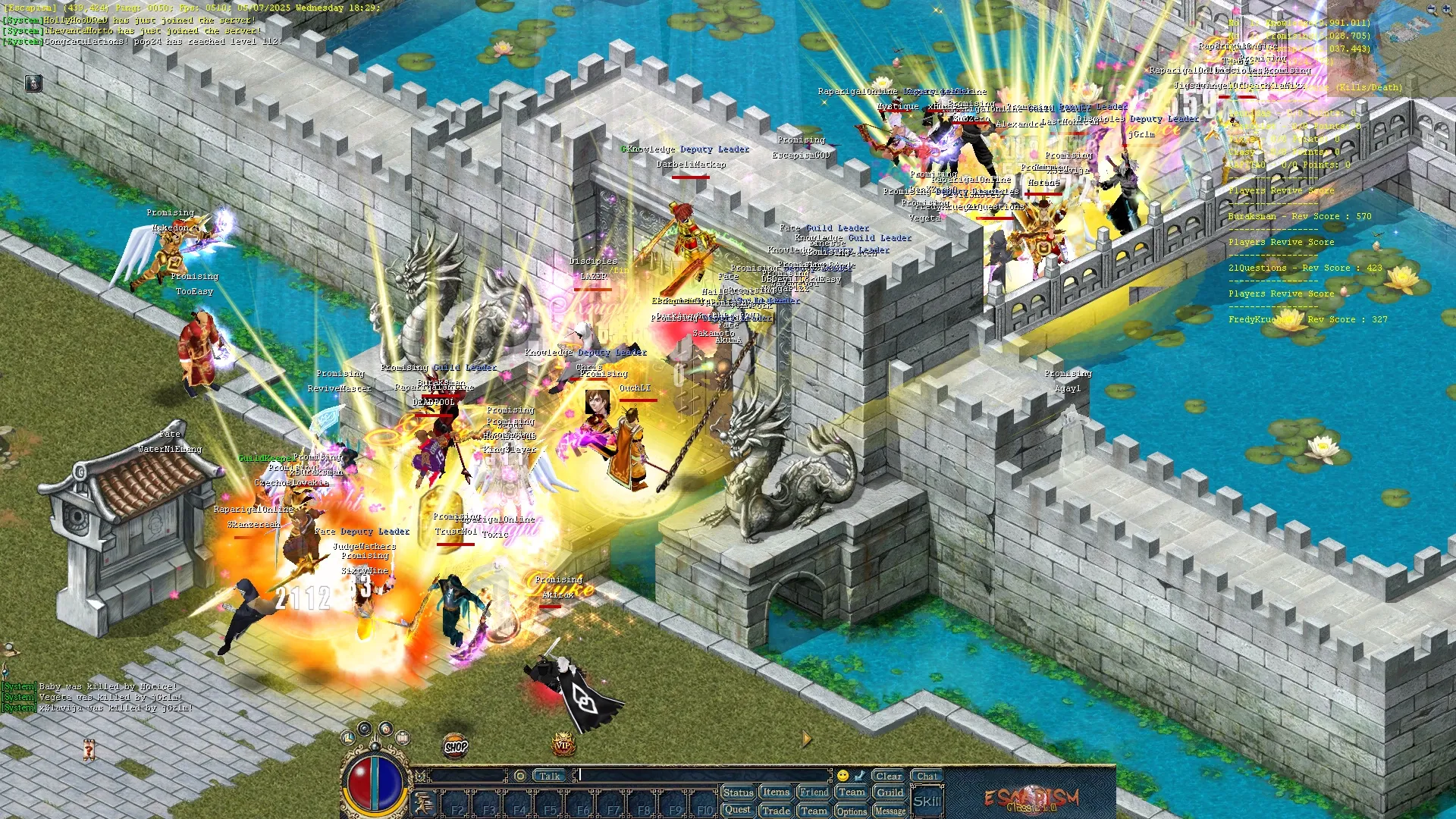
Task: Open the Message window
Action: (890, 811)
